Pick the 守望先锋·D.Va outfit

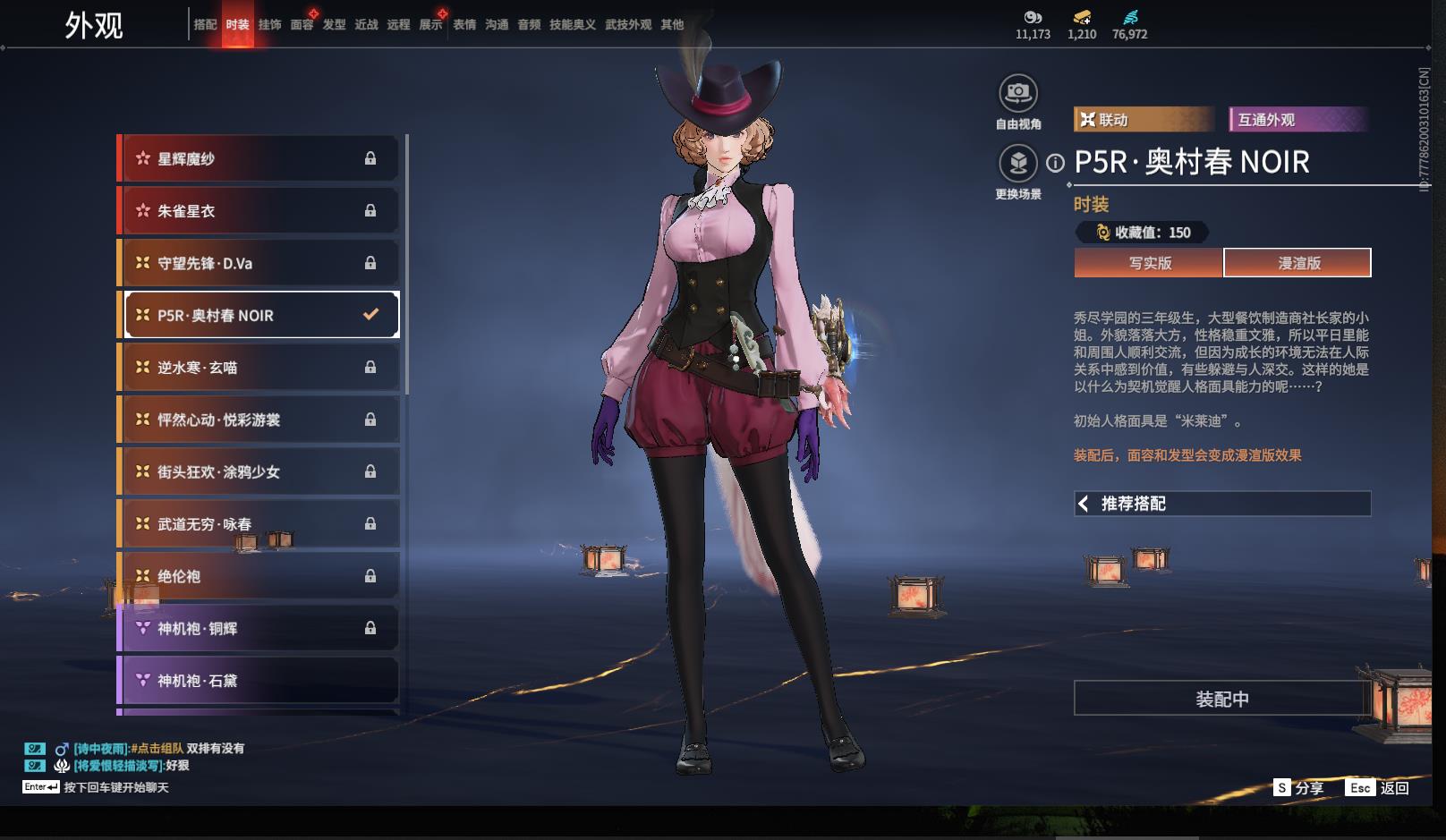(x=258, y=263)
